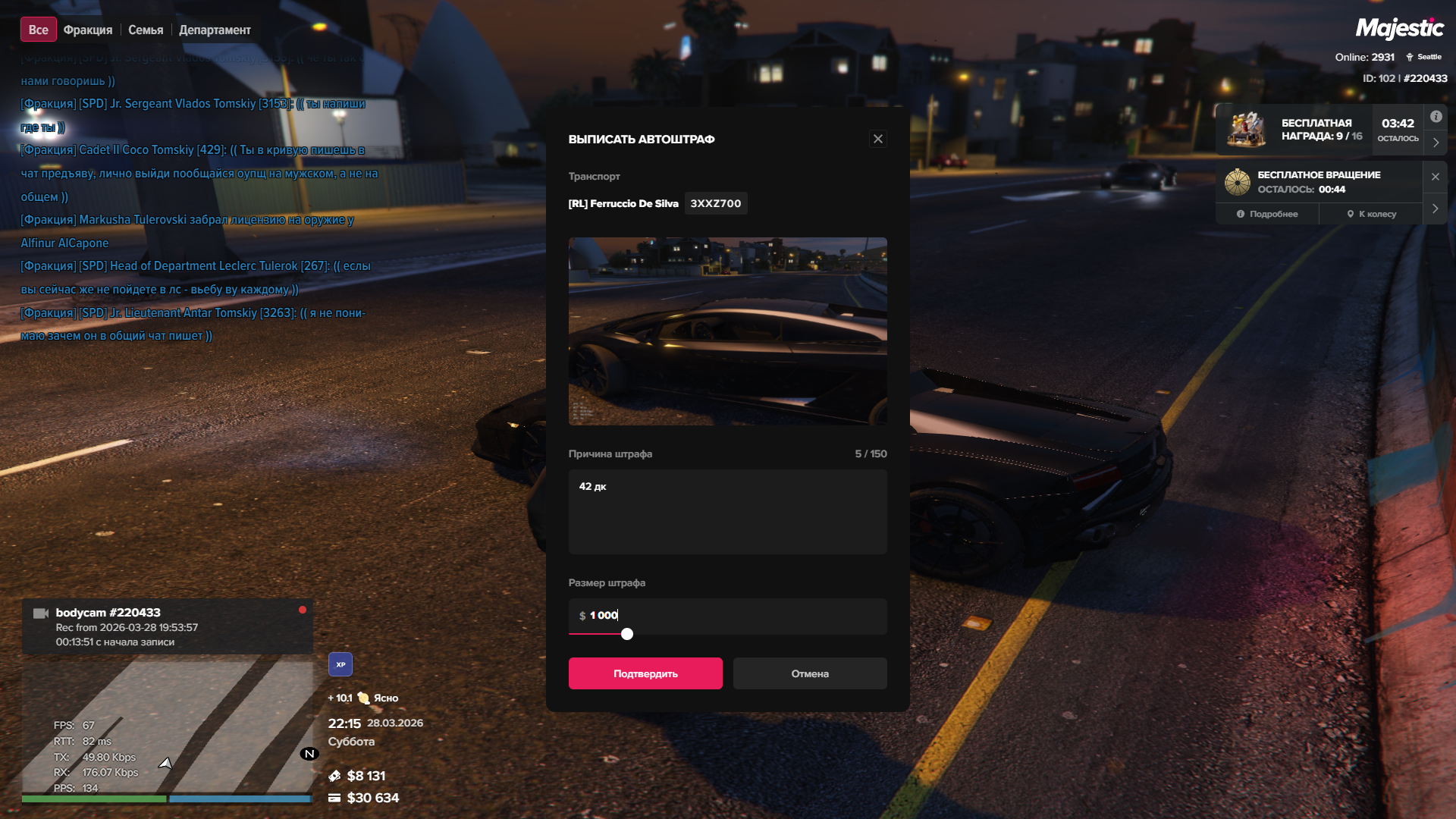1456x819 pixels.
Task: Click the fine amount slider handle
Action: point(627,634)
